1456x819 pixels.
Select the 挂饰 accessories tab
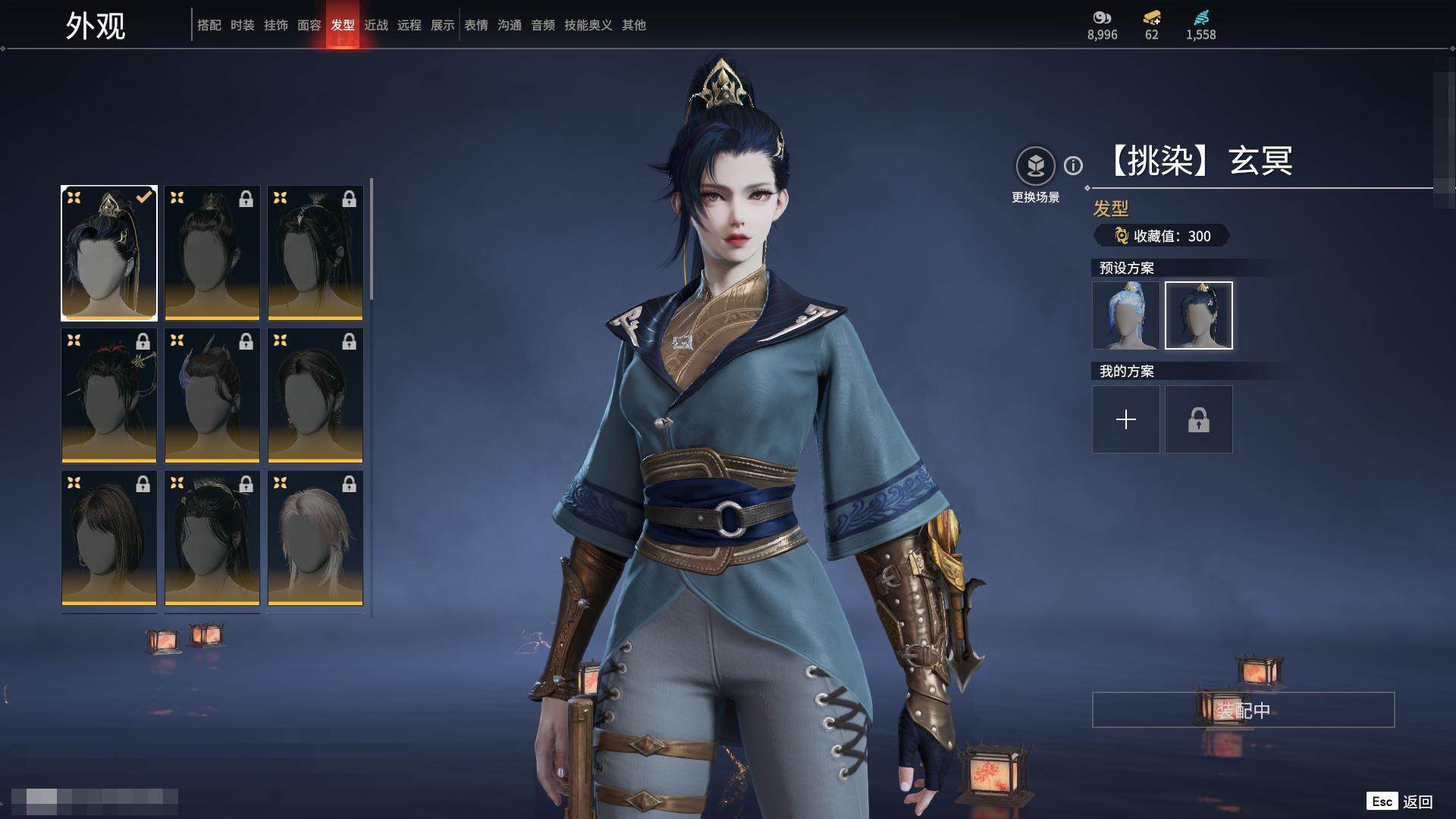click(275, 25)
